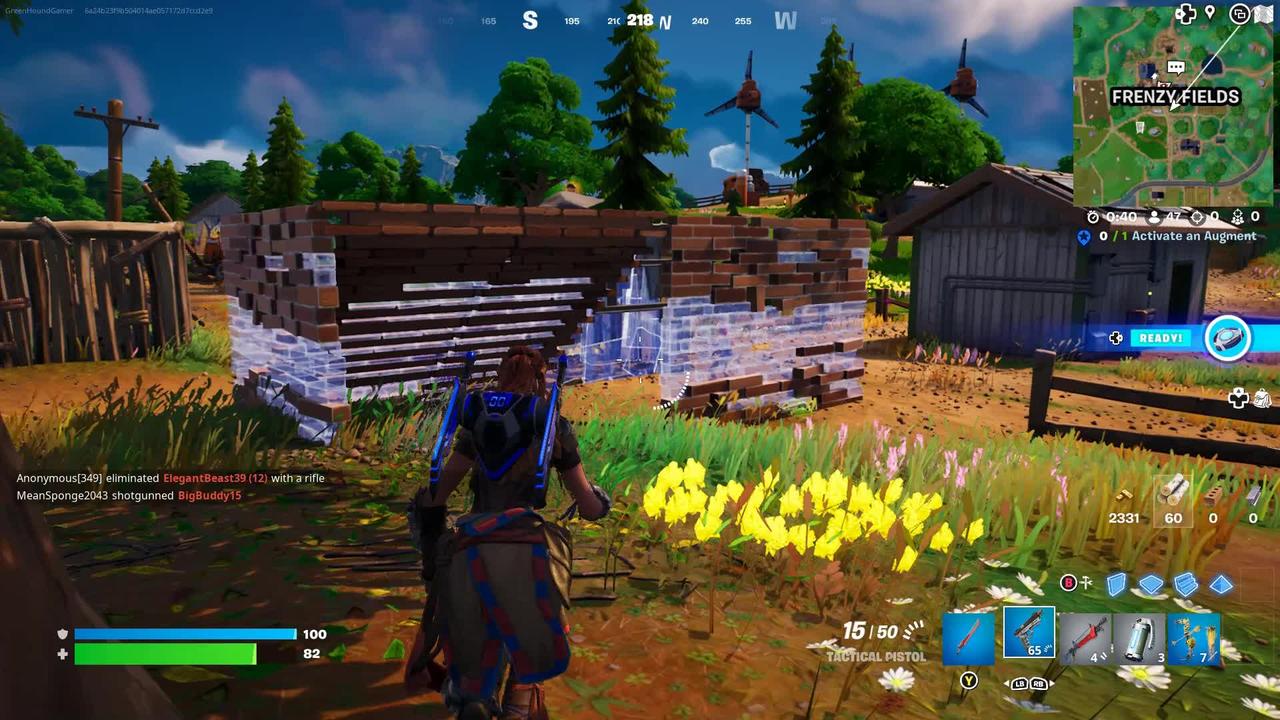1280x720 pixels.
Task: Select the wood materials count
Action: pos(1172,518)
